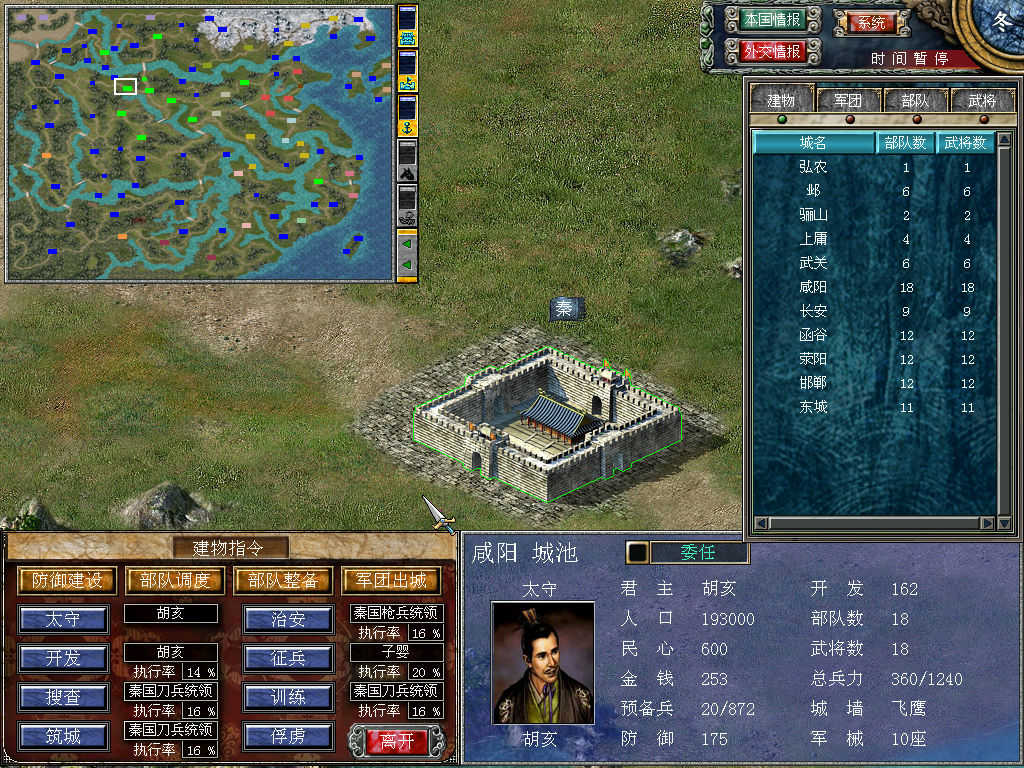Choose the 邯郸 city entry
Screen dimensions: 1024x768
point(813,383)
